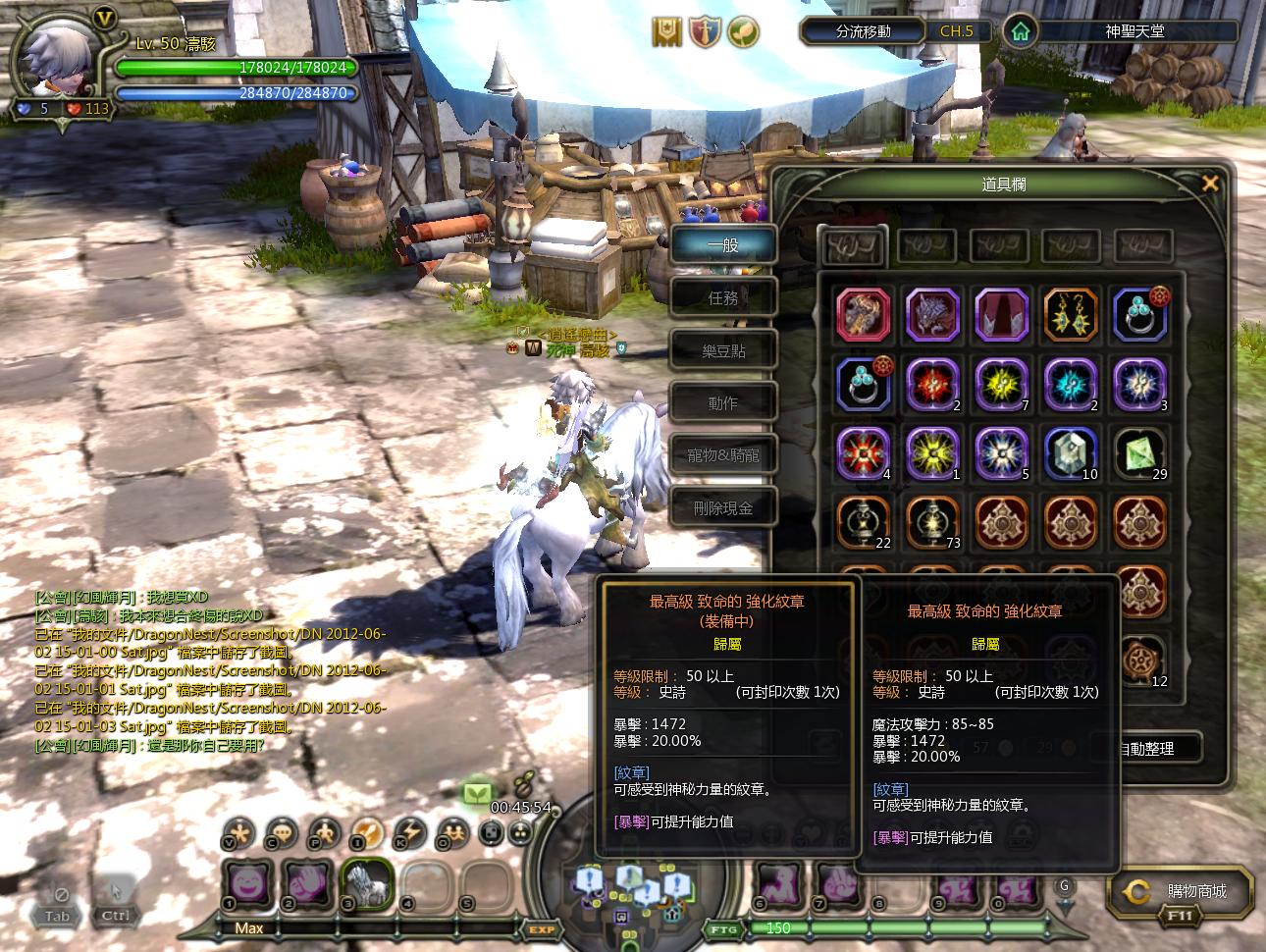
Task: Select the white crystal stack of 10
Action: point(1071,452)
